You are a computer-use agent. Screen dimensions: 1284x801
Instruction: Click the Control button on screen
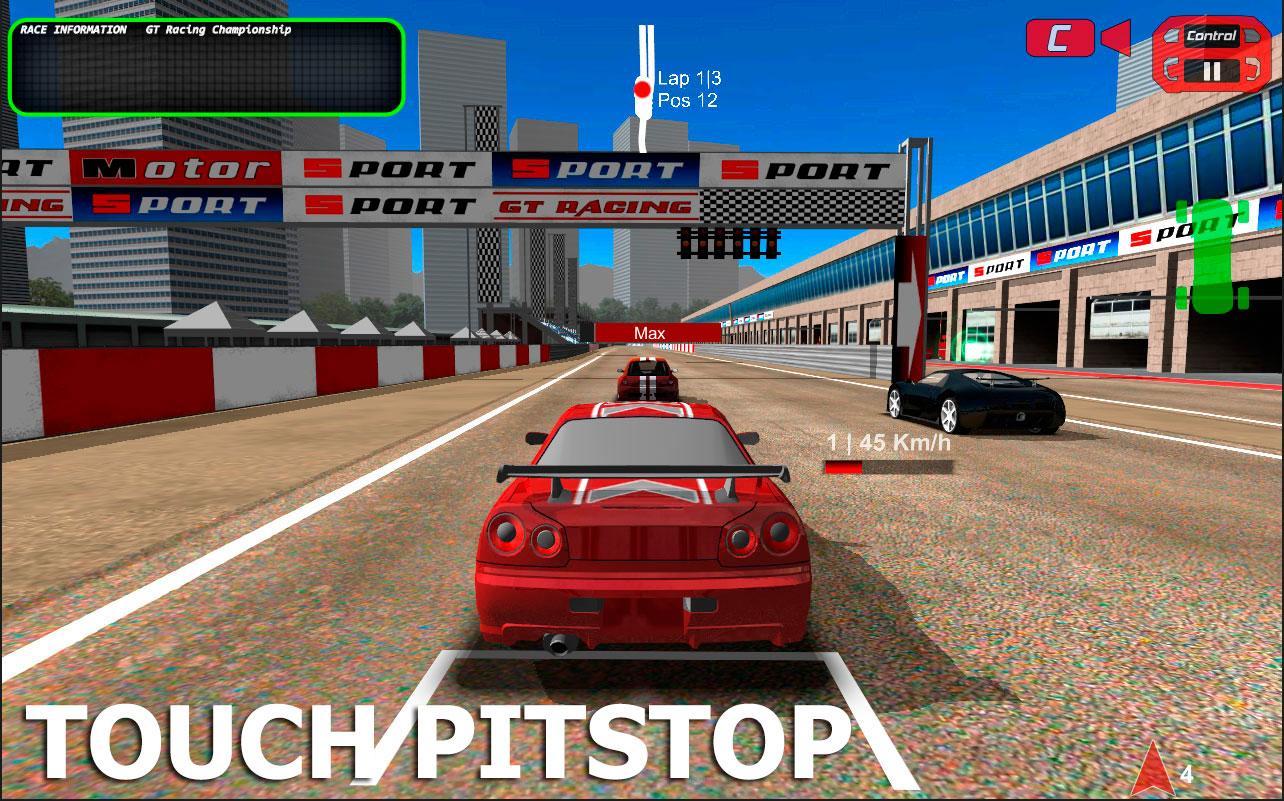tap(1213, 38)
